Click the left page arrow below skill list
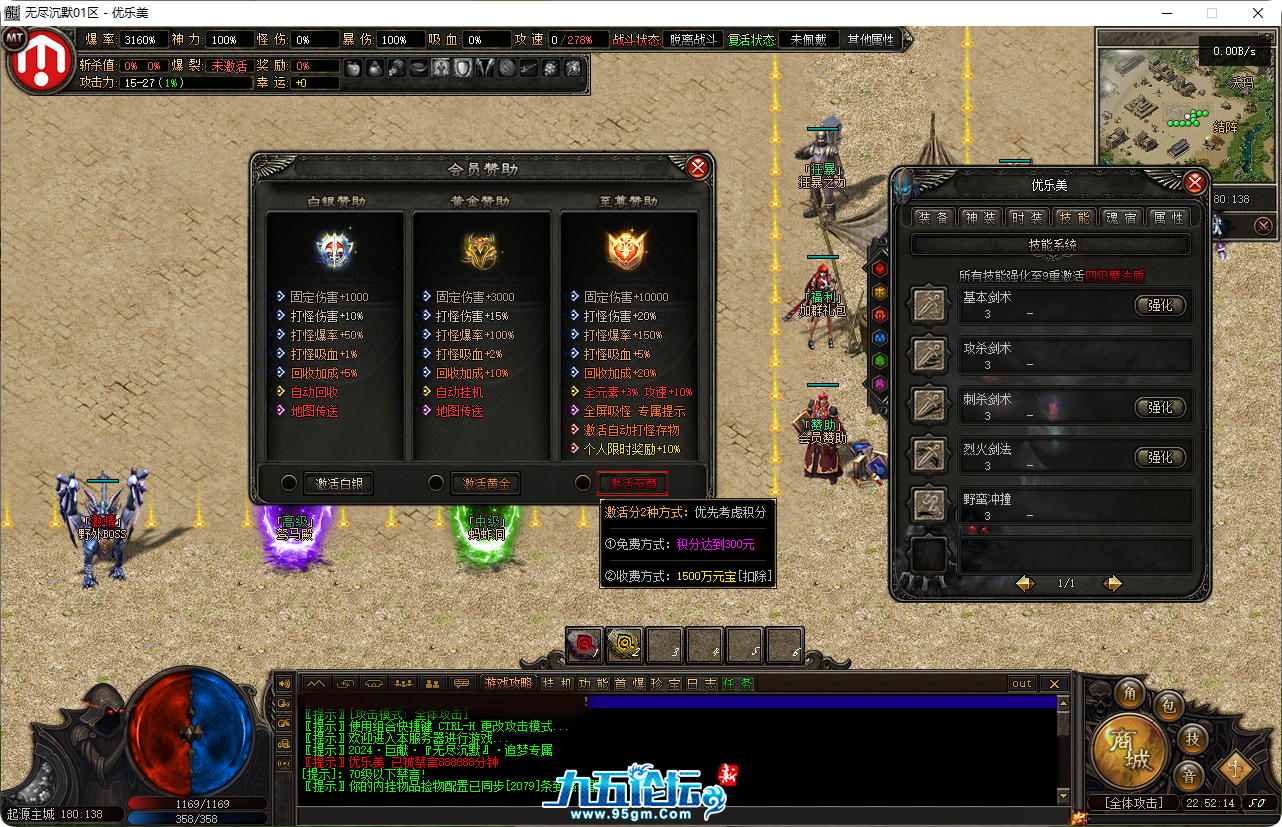 point(1023,583)
